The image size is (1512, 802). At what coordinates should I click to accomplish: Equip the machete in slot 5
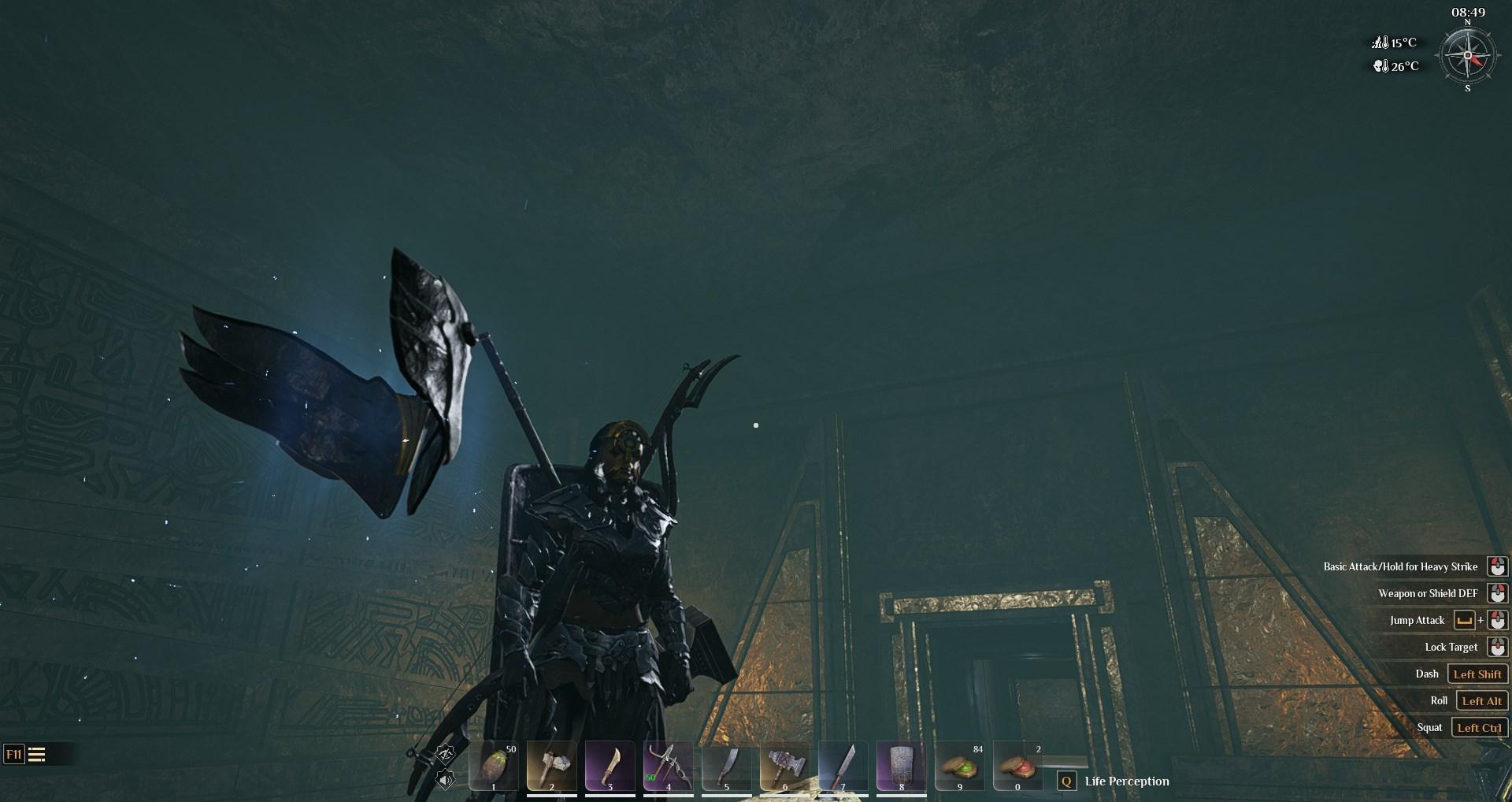[726, 765]
